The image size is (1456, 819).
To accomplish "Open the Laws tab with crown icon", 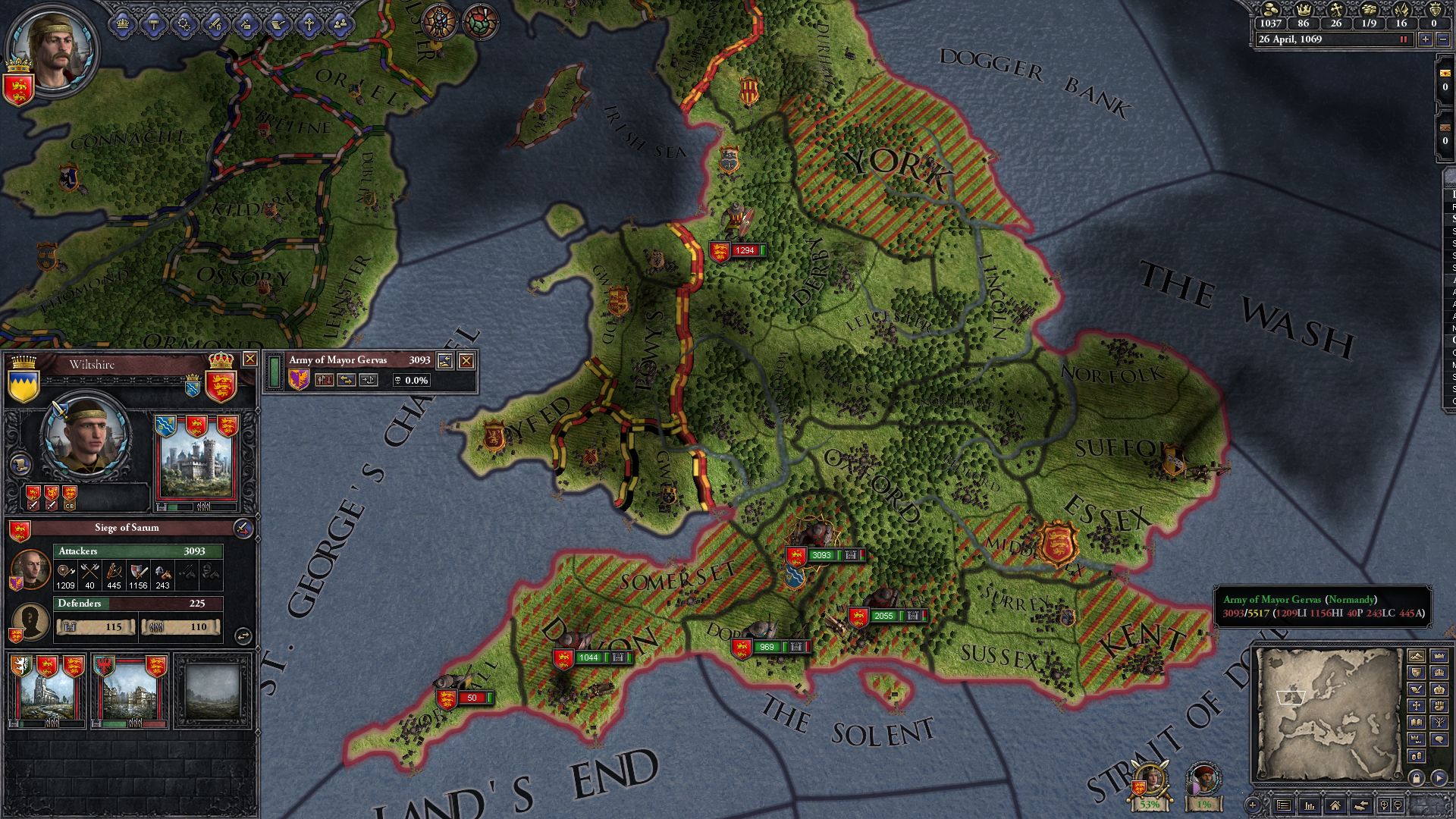I will (122, 24).
